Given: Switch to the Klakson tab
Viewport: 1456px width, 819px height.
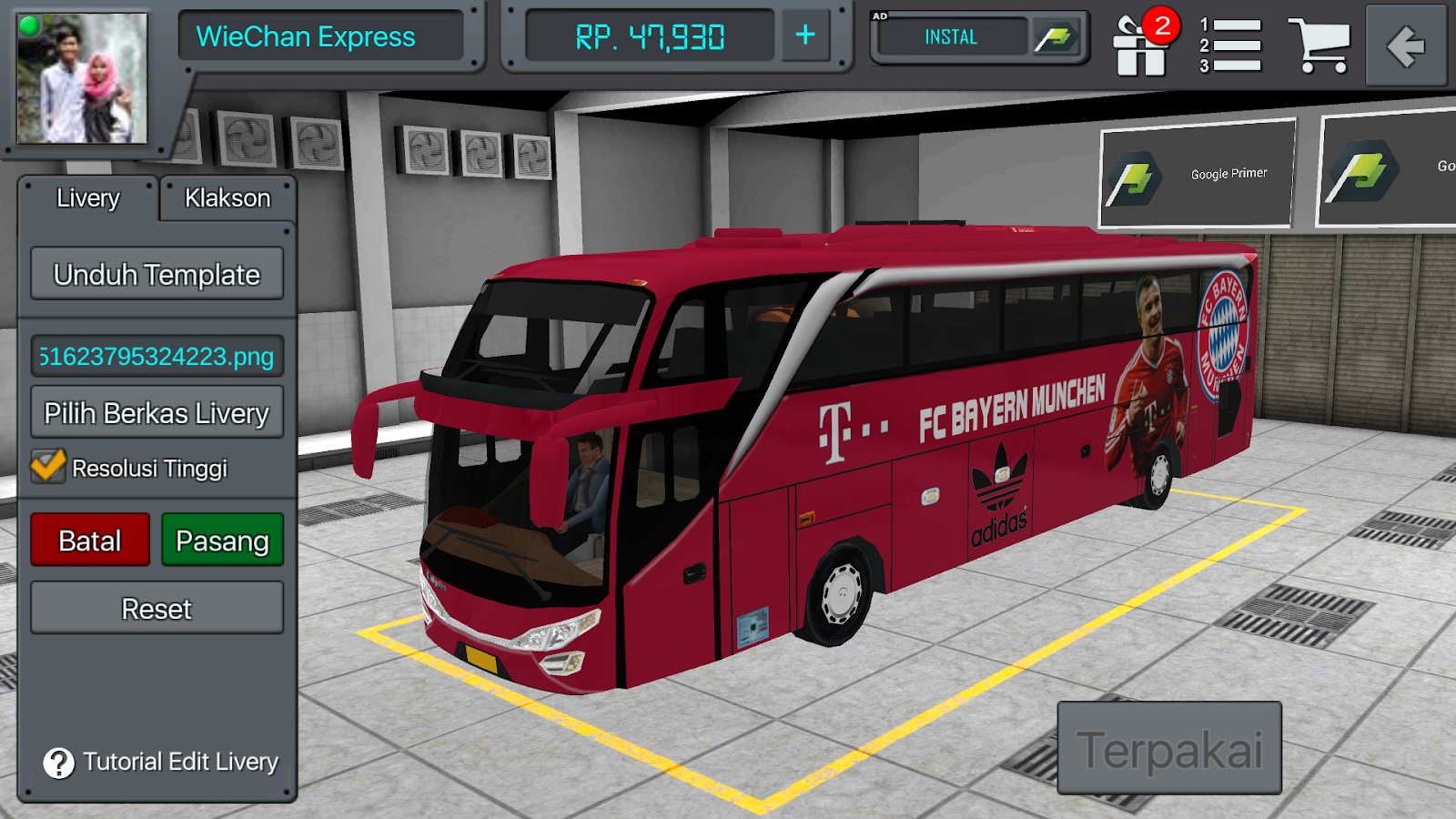Looking at the screenshot, I should [227, 197].
